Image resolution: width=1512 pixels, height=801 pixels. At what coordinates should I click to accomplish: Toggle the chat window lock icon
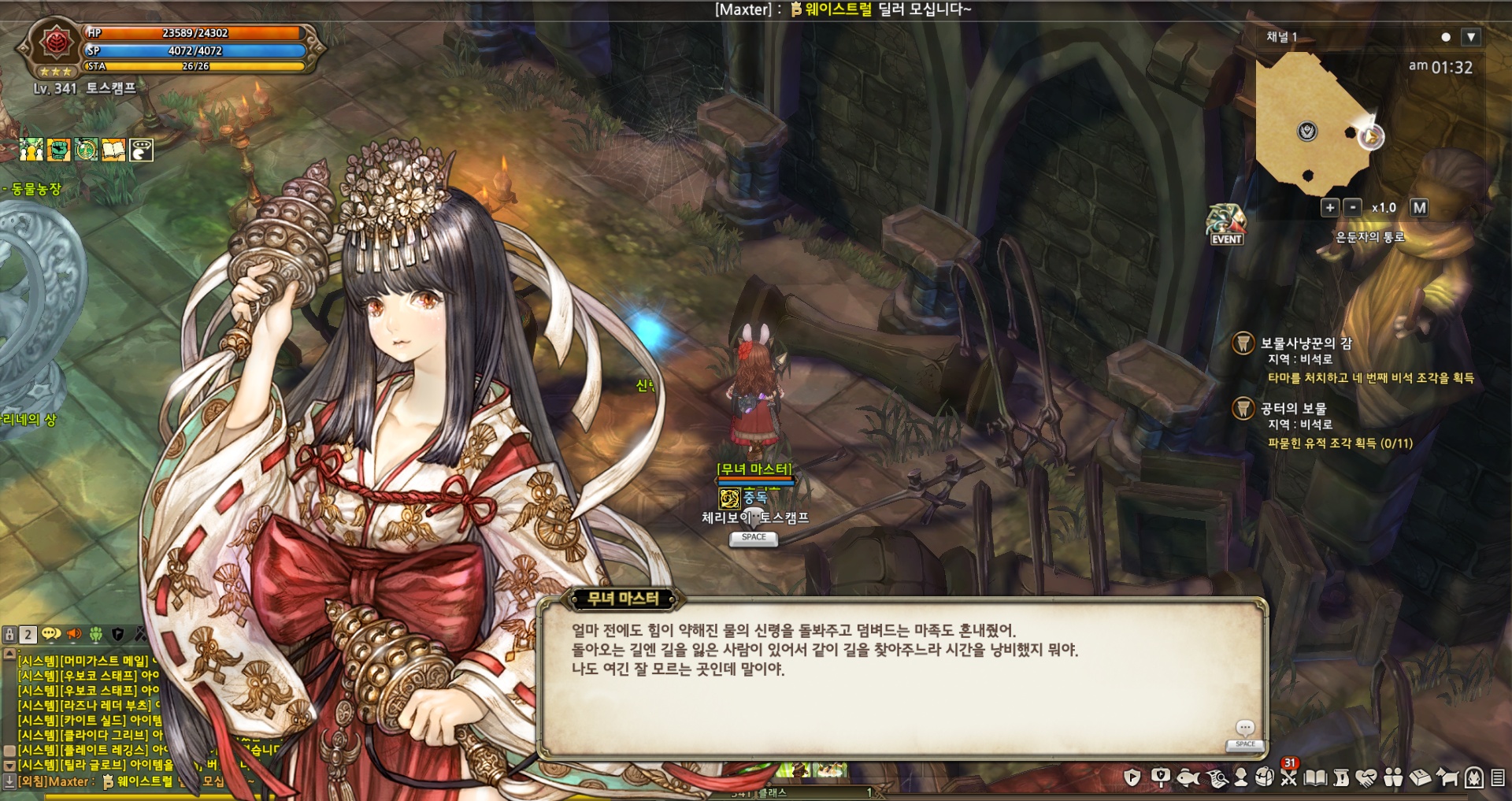[9, 634]
